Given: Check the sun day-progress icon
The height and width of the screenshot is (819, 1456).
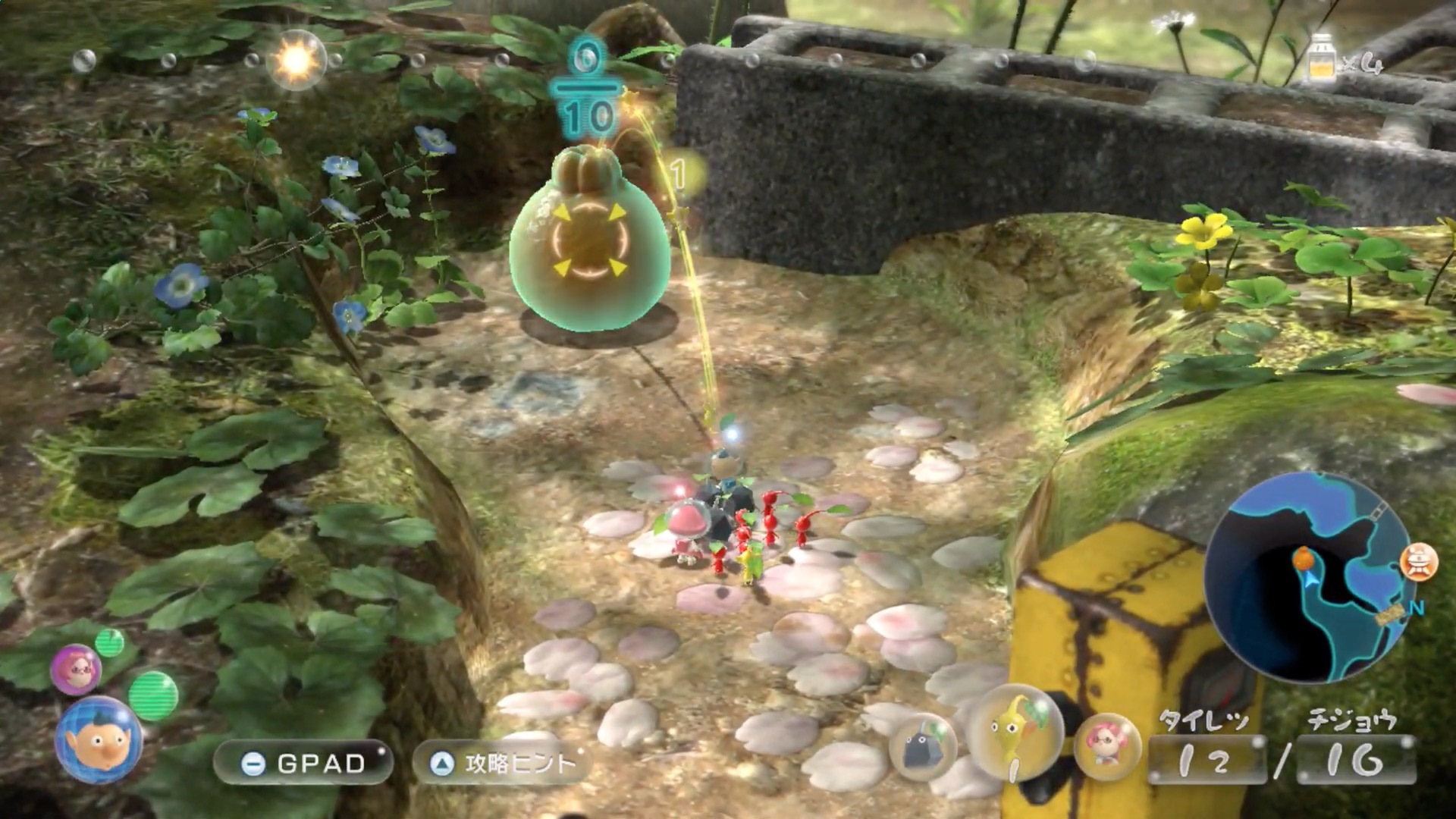Looking at the screenshot, I should click(295, 60).
